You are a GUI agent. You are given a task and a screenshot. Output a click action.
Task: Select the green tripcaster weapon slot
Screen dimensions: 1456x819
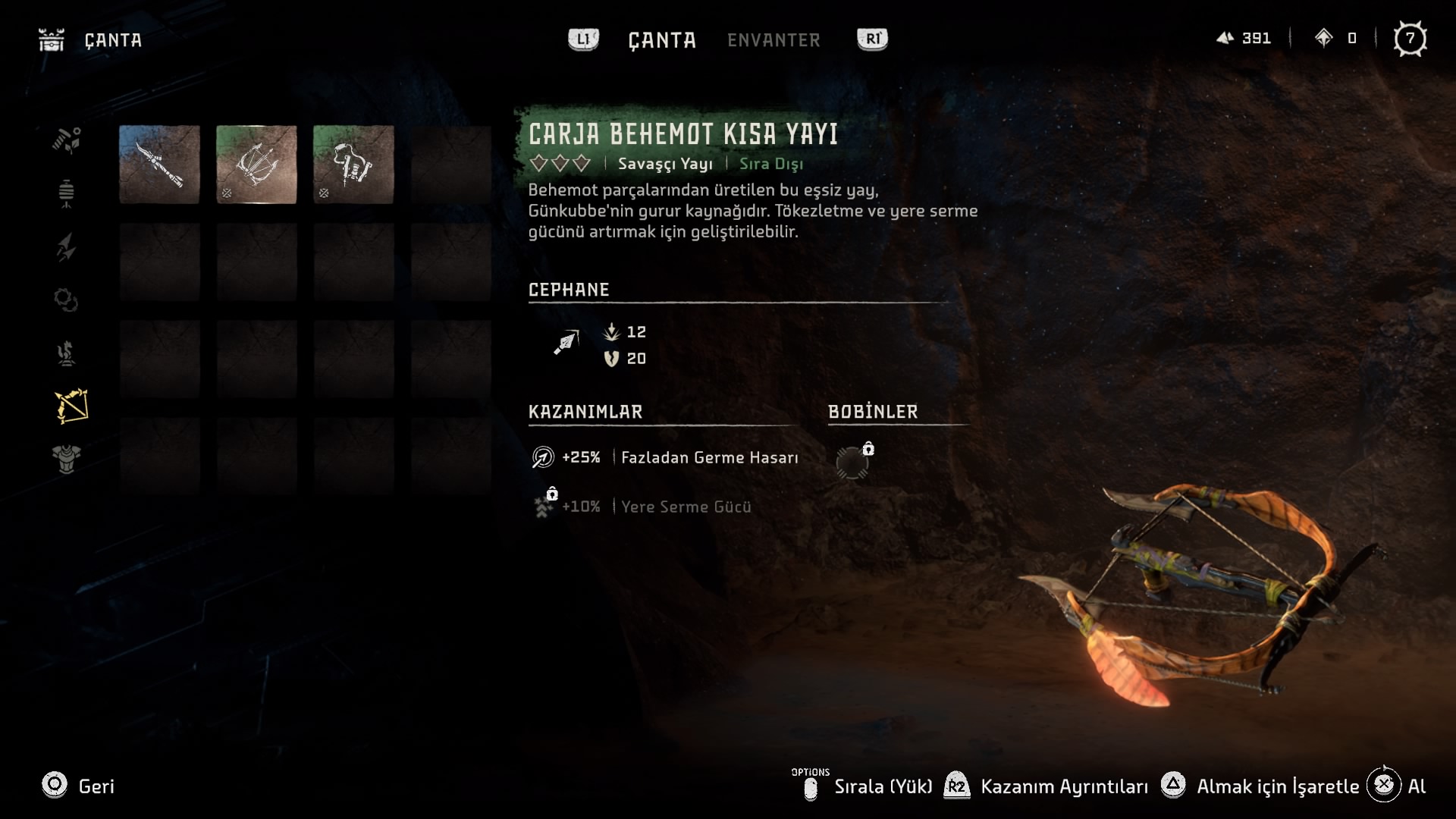click(x=353, y=165)
